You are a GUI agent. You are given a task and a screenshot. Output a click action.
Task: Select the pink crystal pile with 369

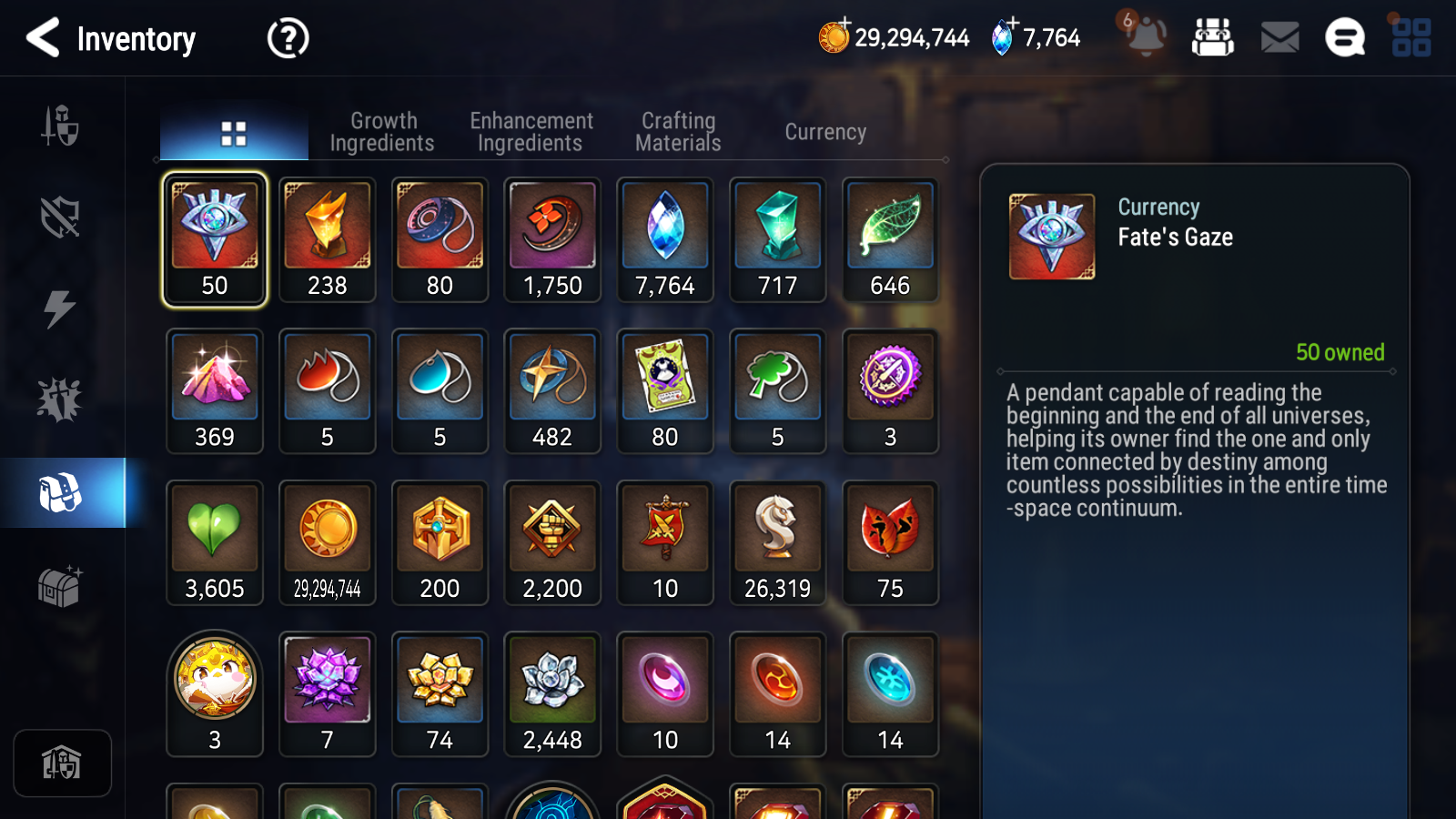click(x=215, y=391)
